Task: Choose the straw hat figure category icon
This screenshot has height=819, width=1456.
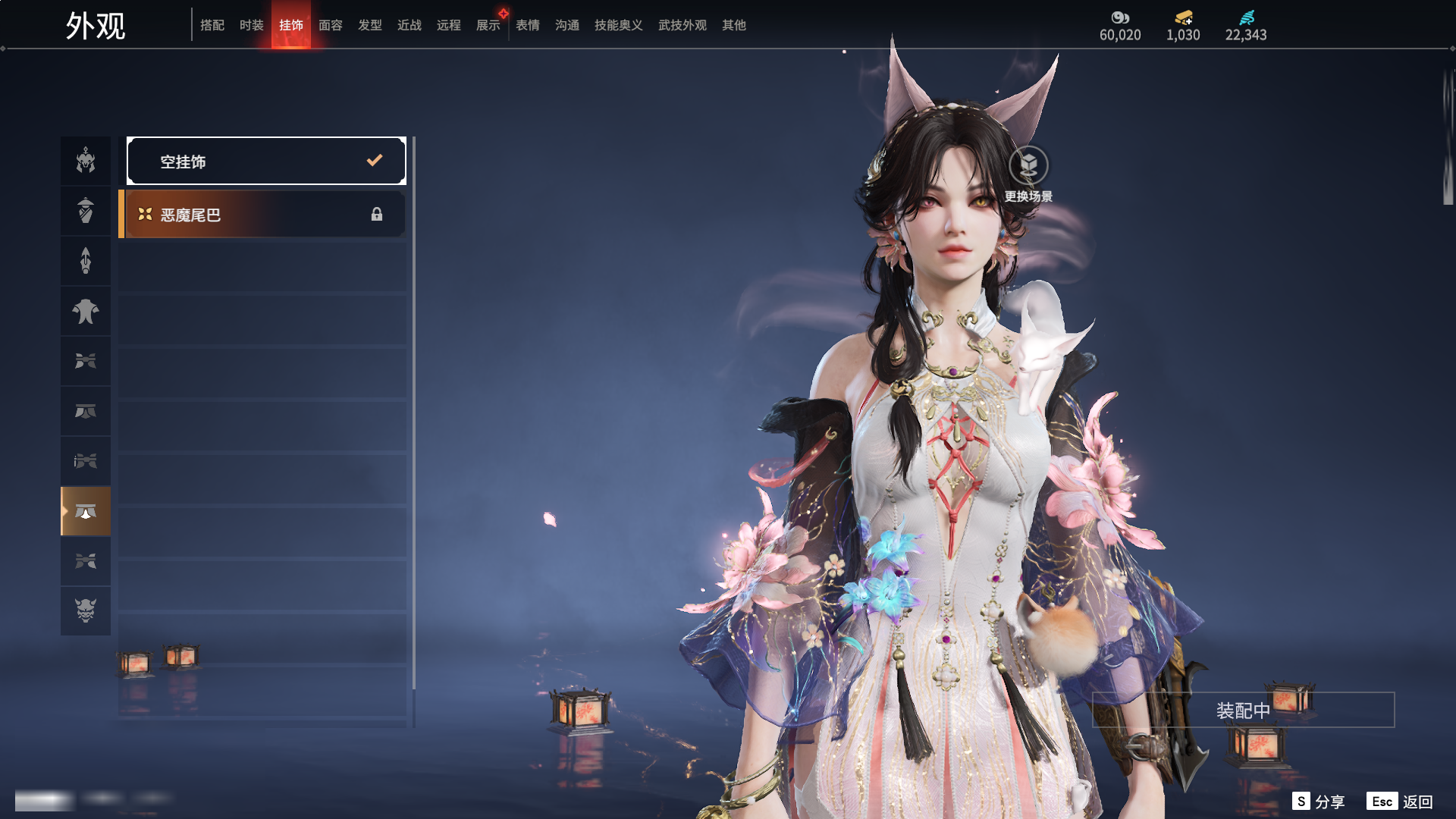Action: pyautogui.click(x=86, y=211)
